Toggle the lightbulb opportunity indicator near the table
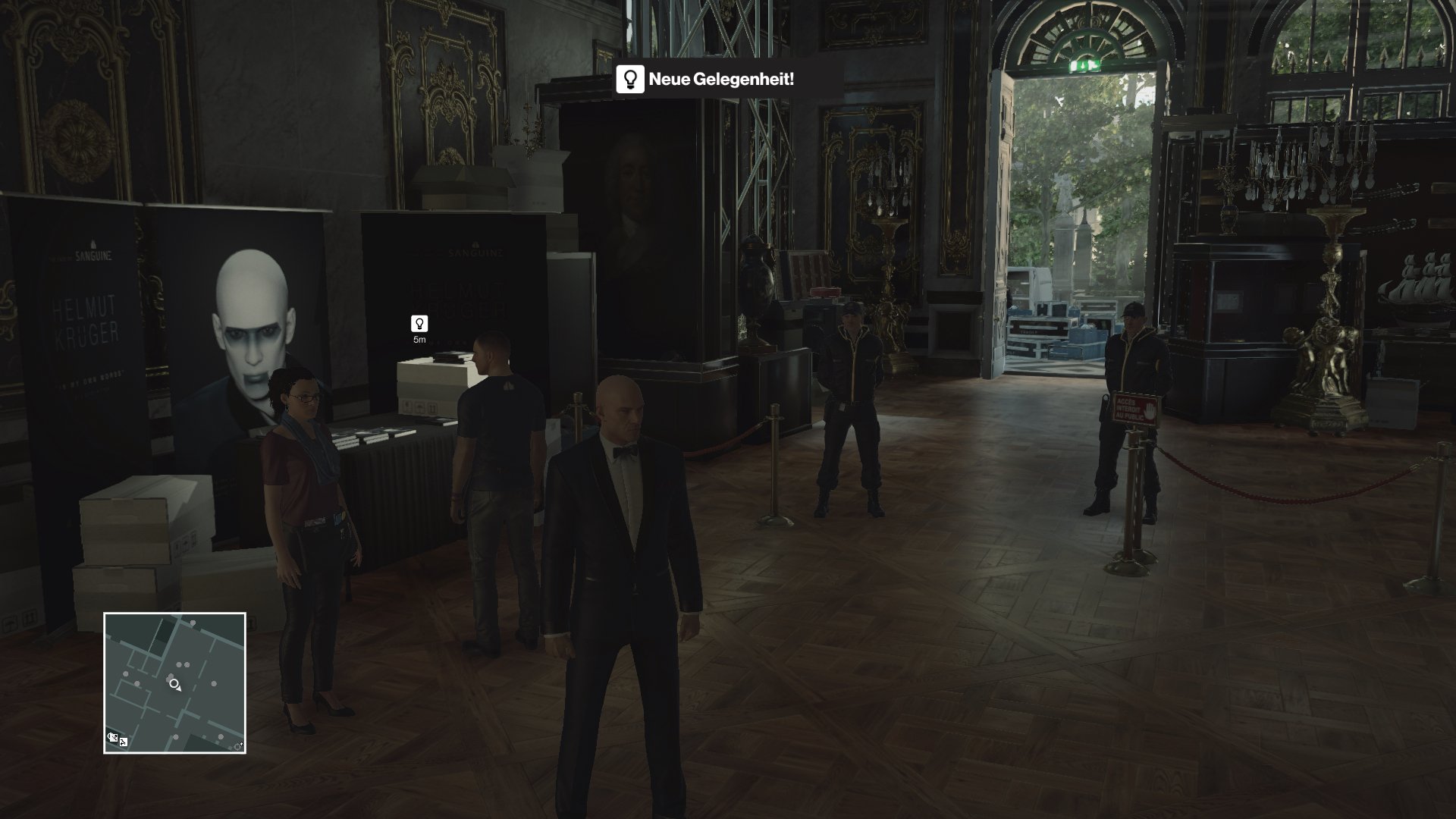1456x819 pixels. (420, 325)
